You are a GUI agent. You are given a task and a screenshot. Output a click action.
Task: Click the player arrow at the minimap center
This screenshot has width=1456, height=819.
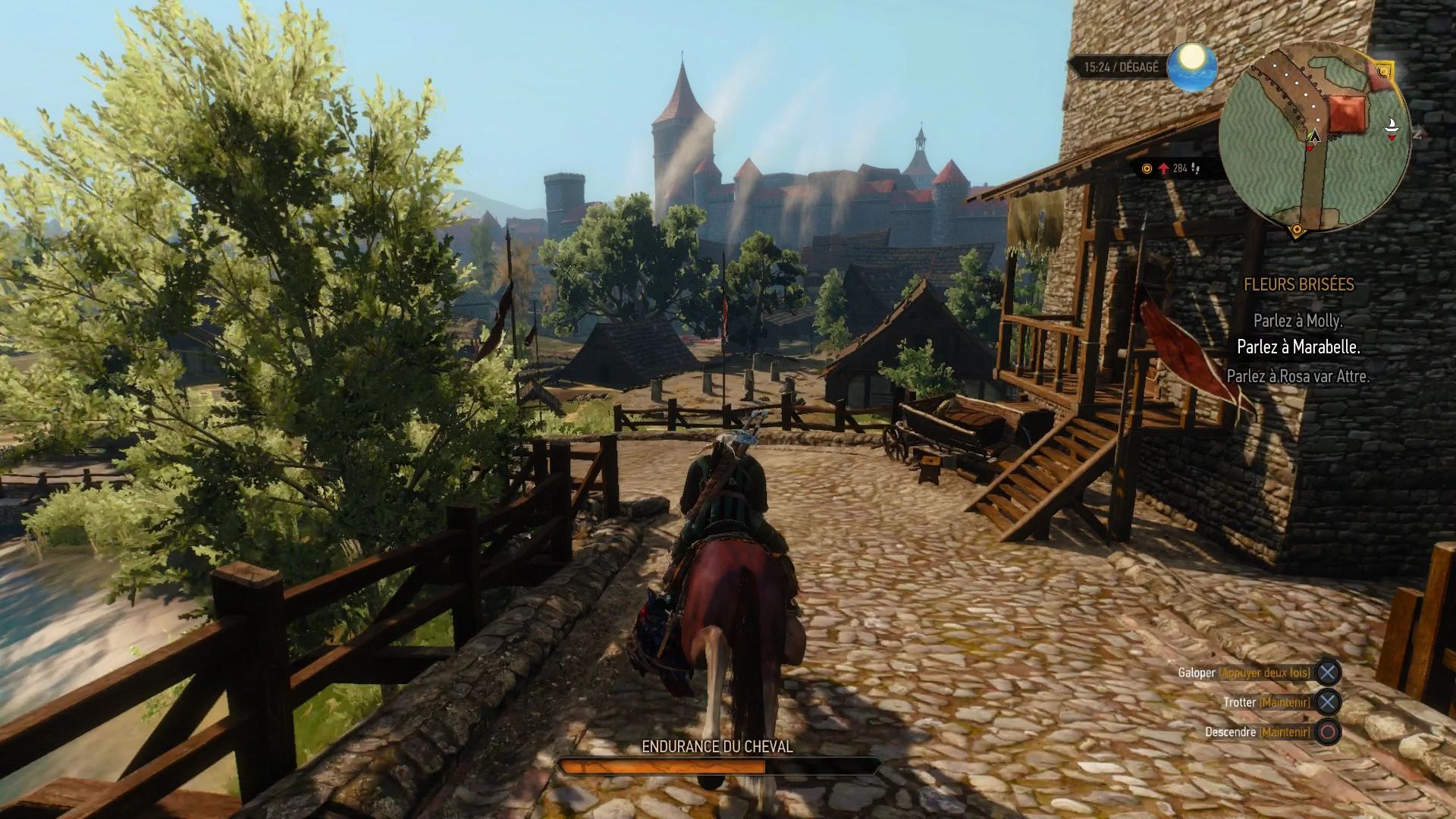click(x=1314, y=138)
